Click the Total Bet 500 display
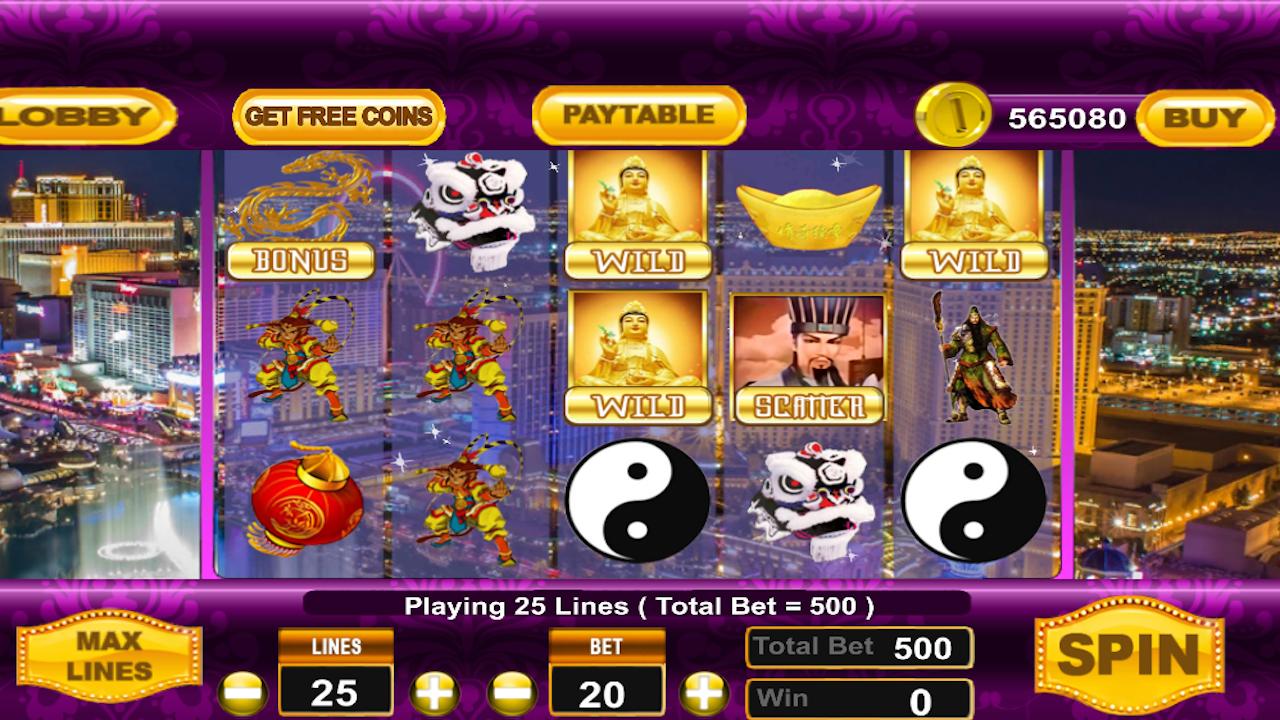The width and height of the screenshot is (1280, 720). pyautogui.click(x=858, y=647)
